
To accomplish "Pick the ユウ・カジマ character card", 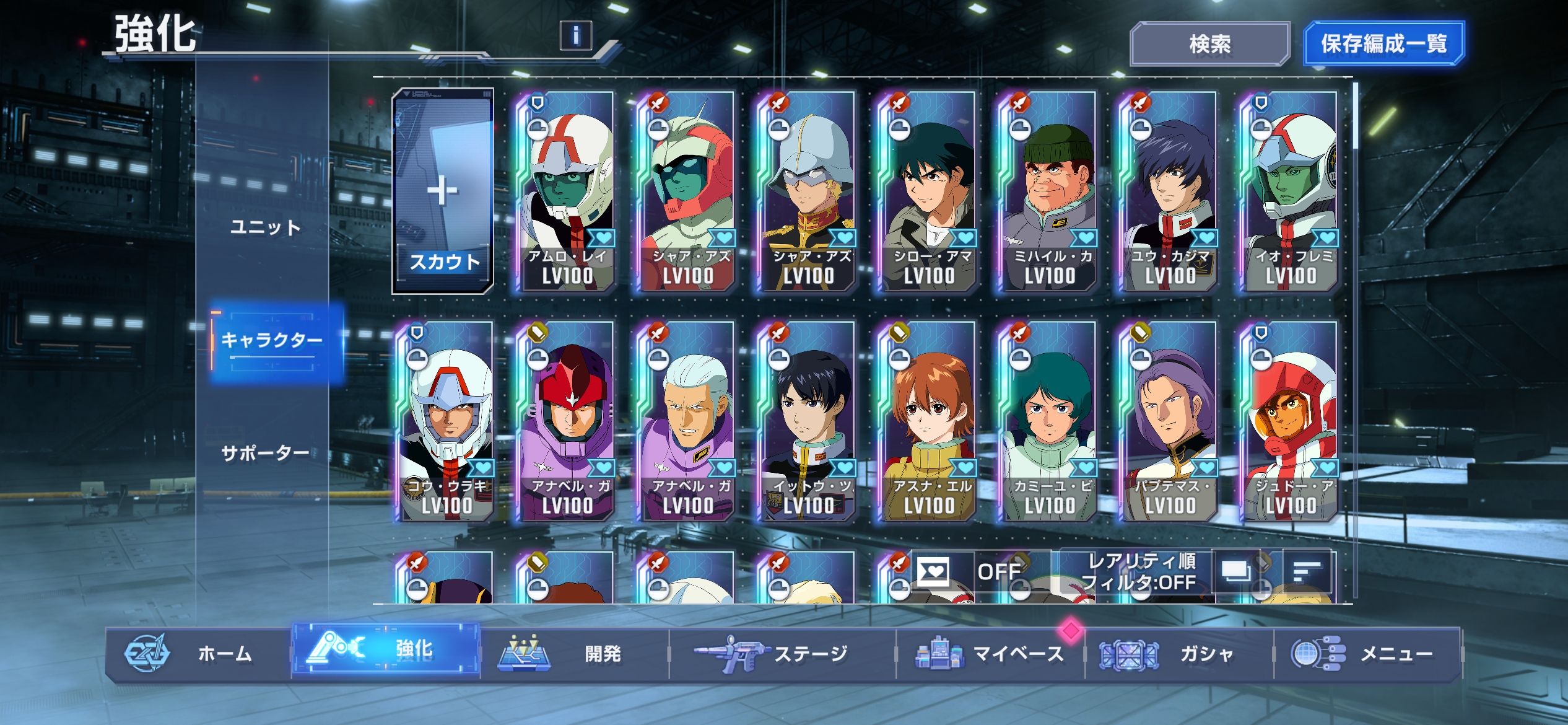I will tap(1169, 192).
